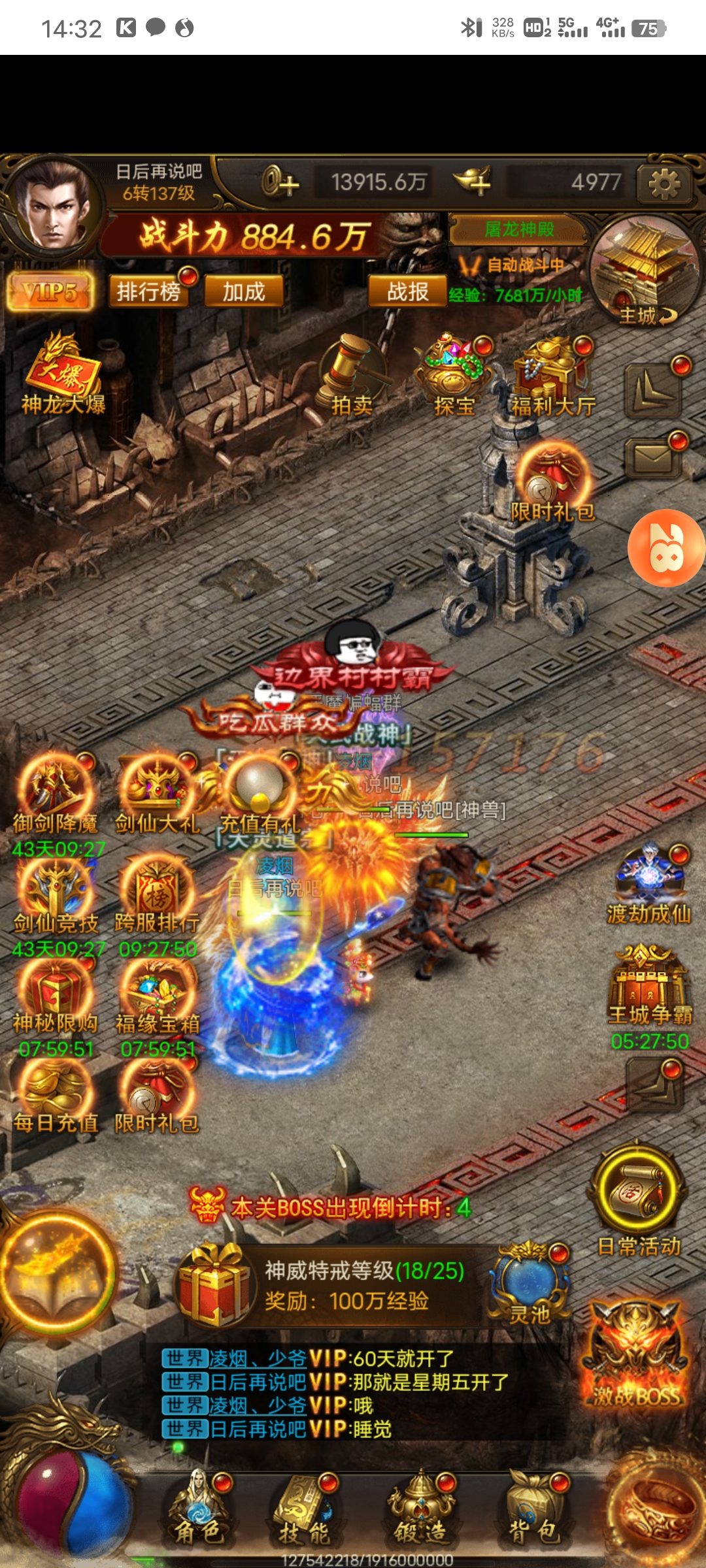Screen dimensions: 706x1568
Task: Open the gear settings button
Action: (x=664, y=183)
